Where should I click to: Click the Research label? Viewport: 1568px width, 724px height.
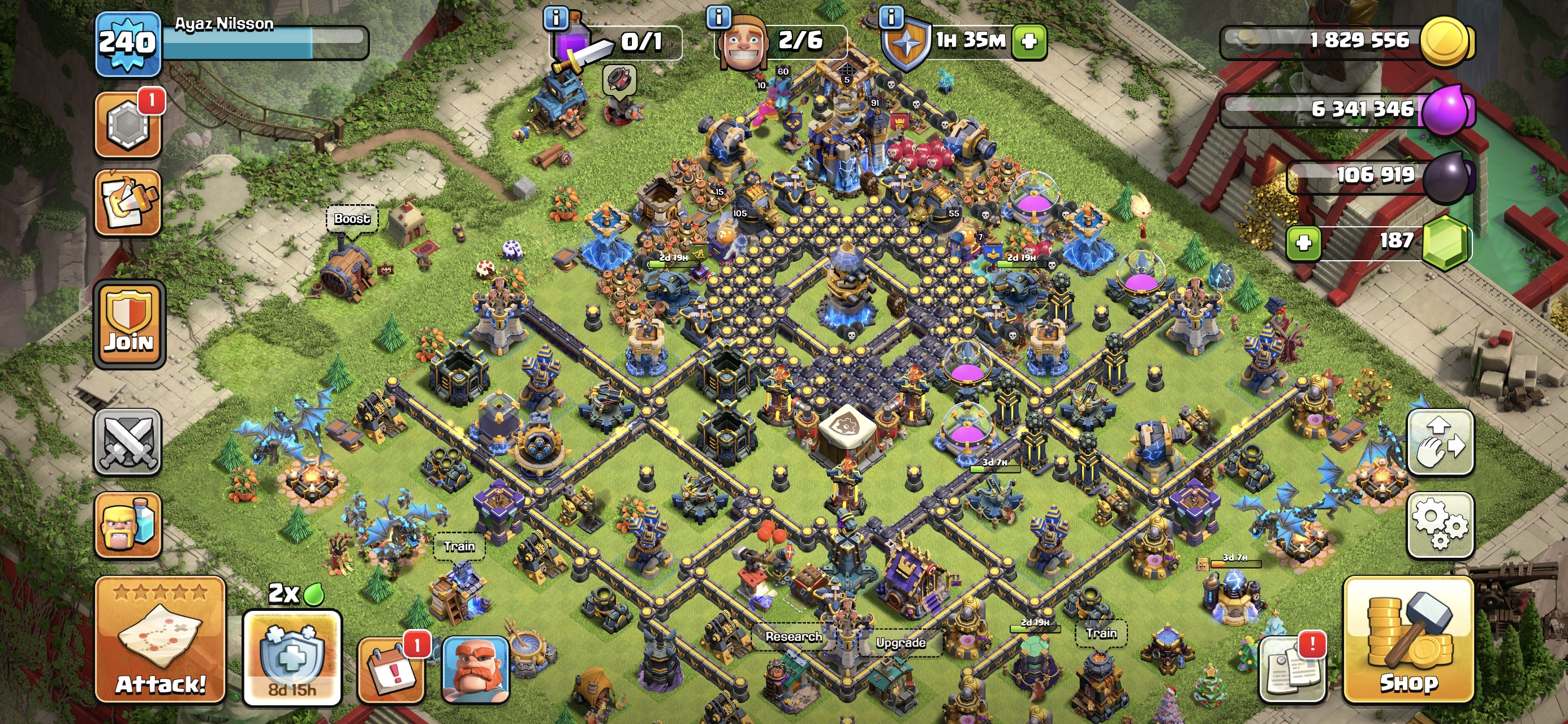click(793, 636)
